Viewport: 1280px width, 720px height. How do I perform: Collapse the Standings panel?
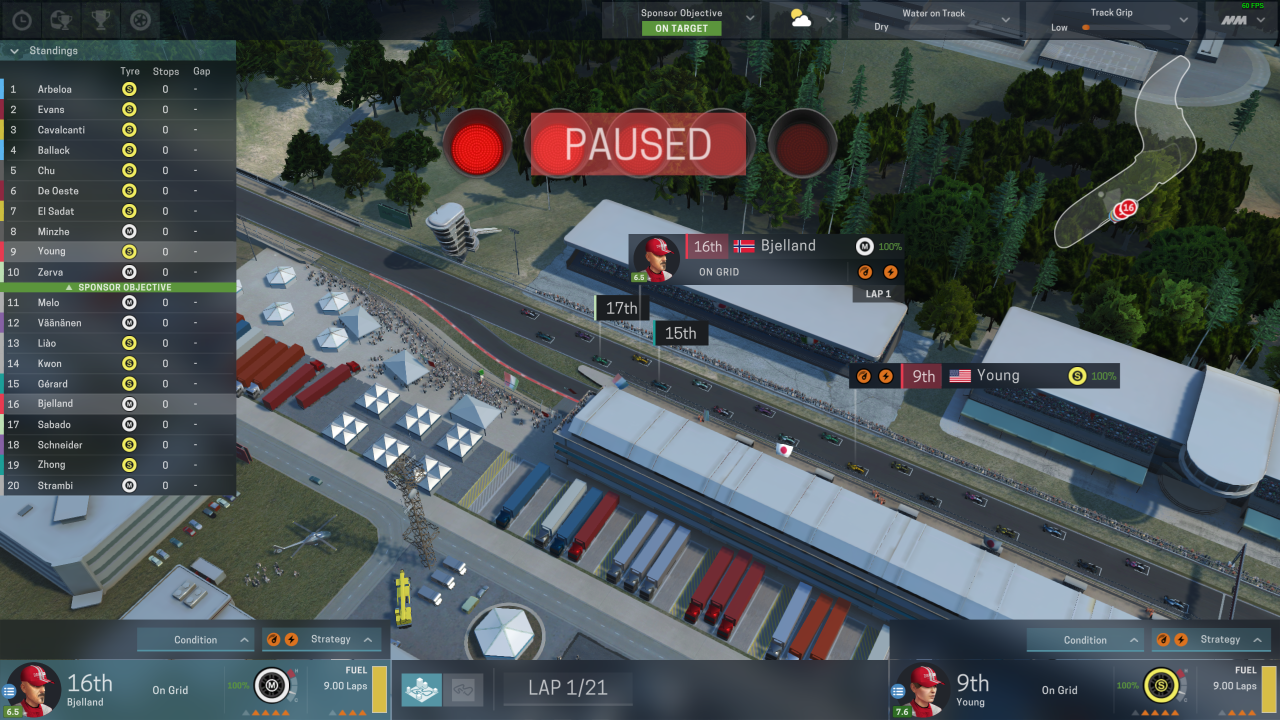(x=14, y=51)
